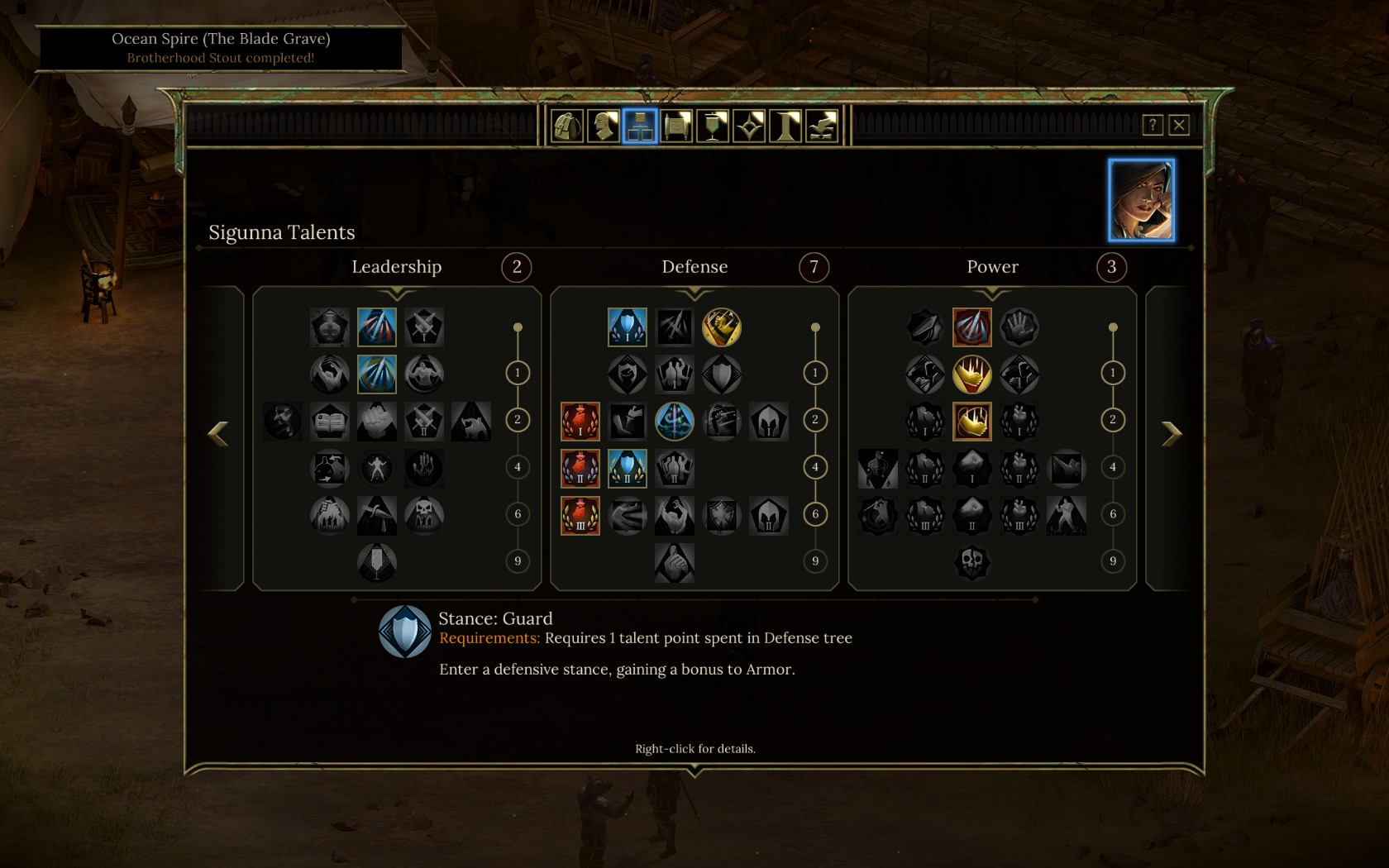The height and width of the screenshot is (868, 1389).
Task: Open the banner goblet tab
Action: [x=713, y=126]
